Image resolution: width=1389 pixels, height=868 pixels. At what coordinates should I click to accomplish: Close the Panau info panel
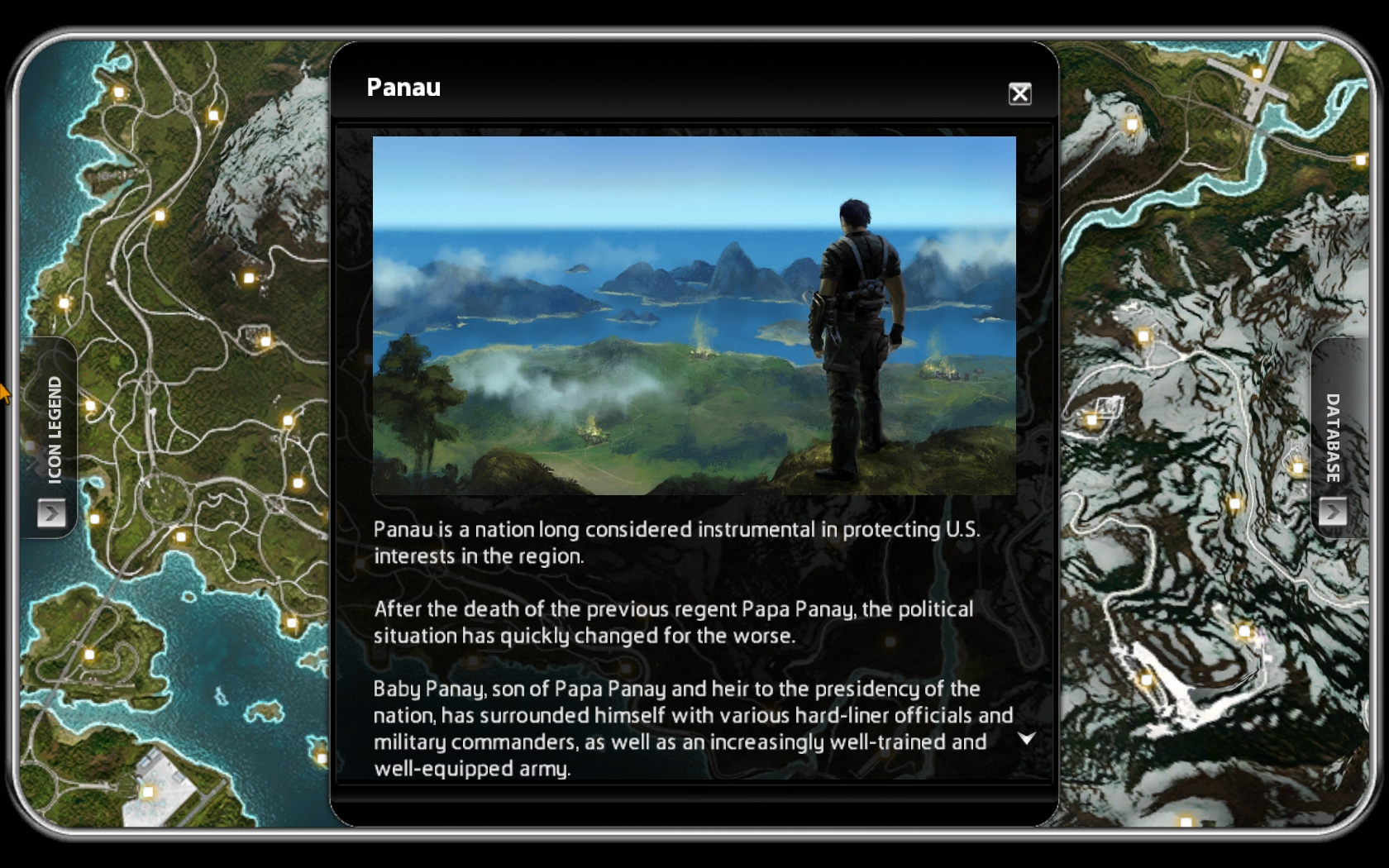coord(1019,93)
